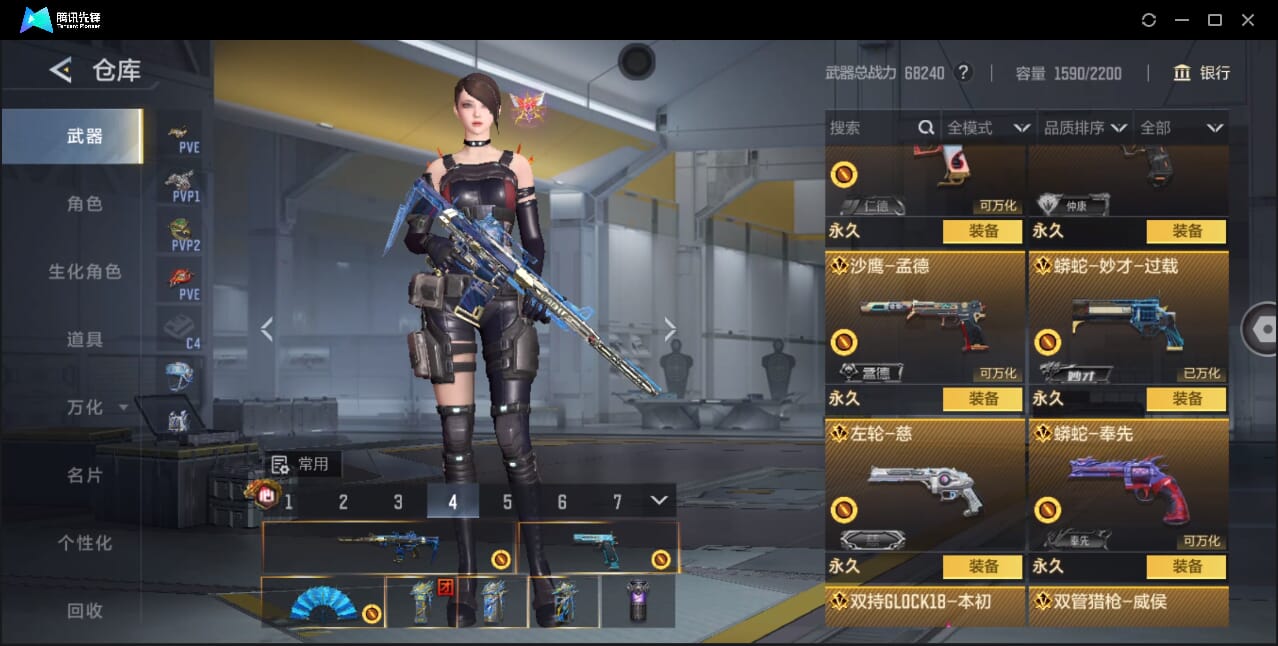The height and width of the screenshot is (646, 1278).
Task: Select the 左轮-慈 weapon card
Action: click(925, 489)
